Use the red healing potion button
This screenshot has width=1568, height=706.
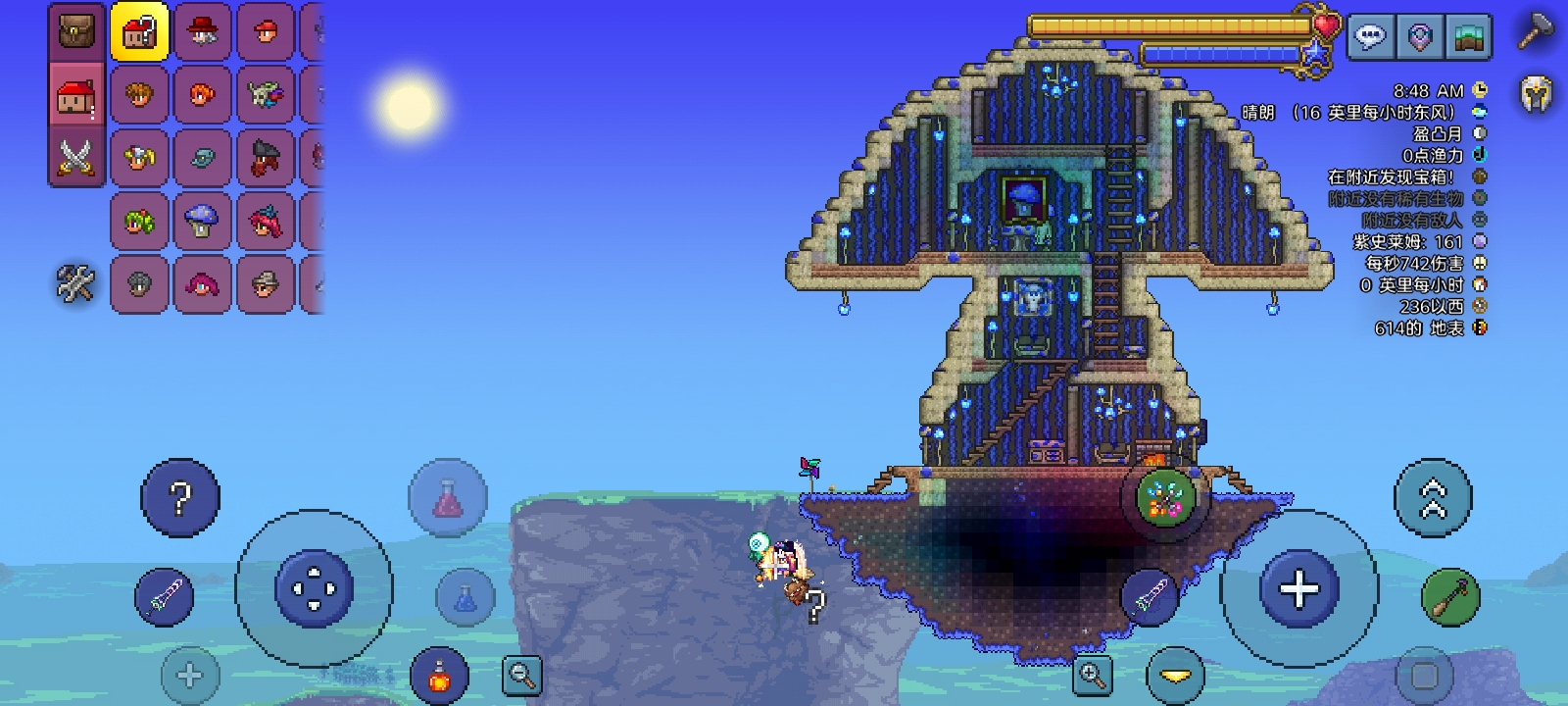click(447, 498)
